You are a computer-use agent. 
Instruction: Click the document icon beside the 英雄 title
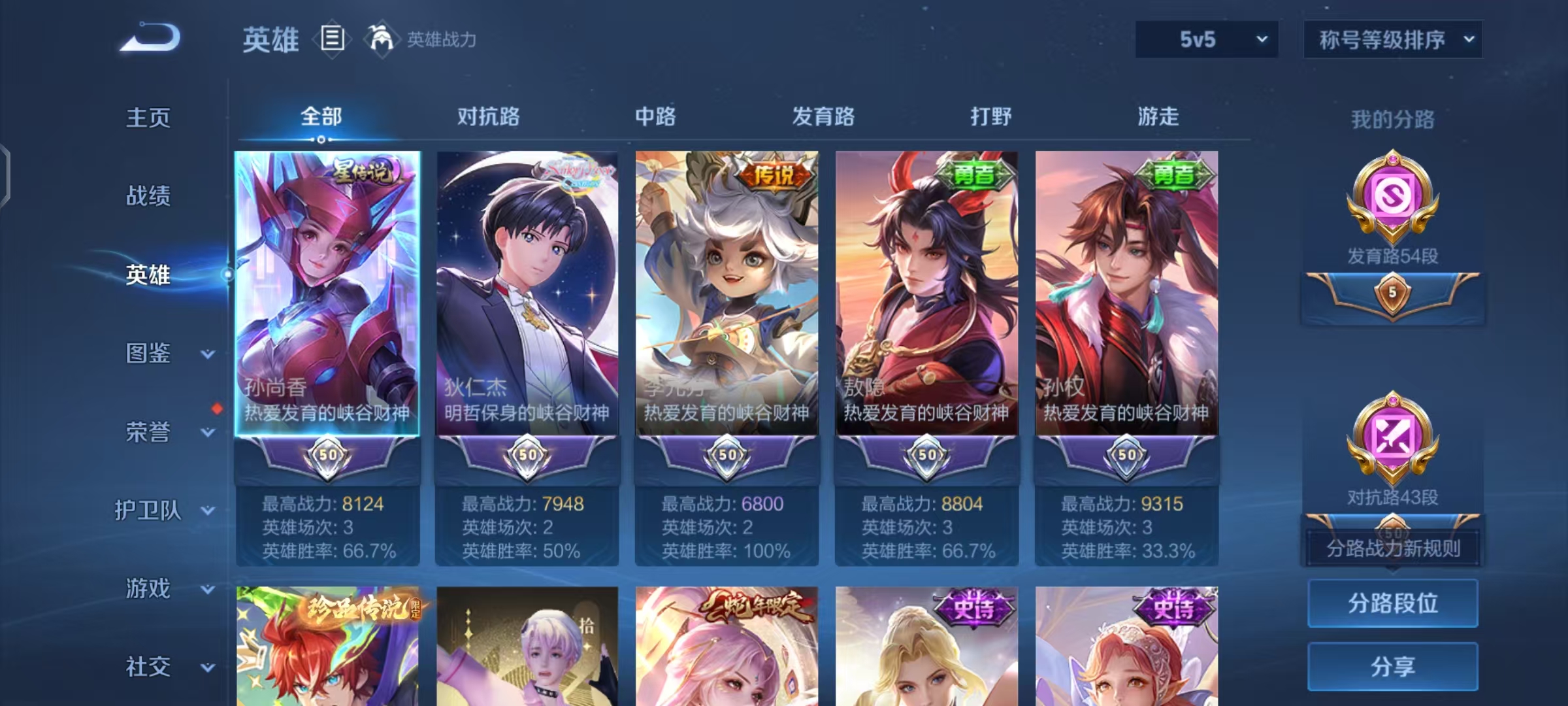[332, 39]
